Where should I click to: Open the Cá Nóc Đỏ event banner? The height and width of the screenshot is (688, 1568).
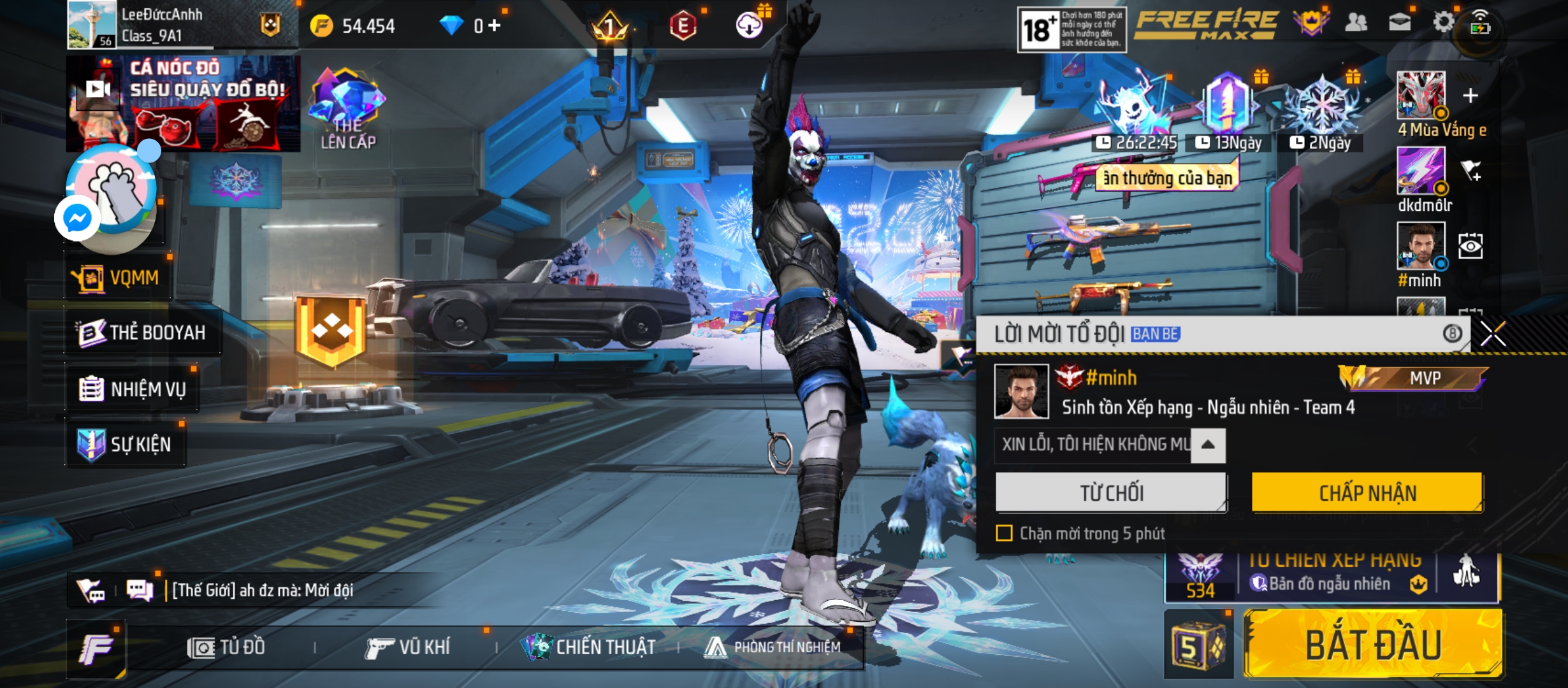click(x=184, y=103)
